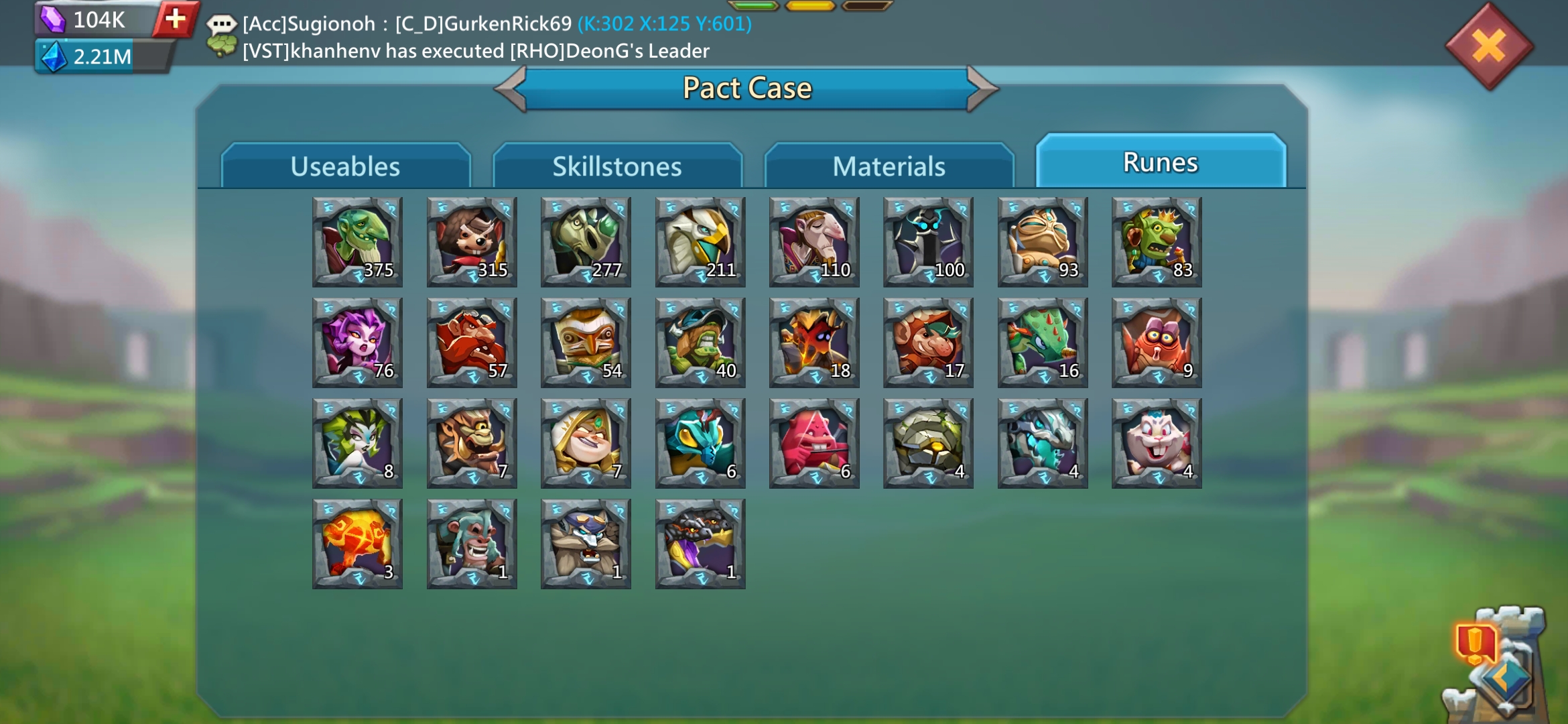Choose the rune with 315 count

tap(472, 242)
